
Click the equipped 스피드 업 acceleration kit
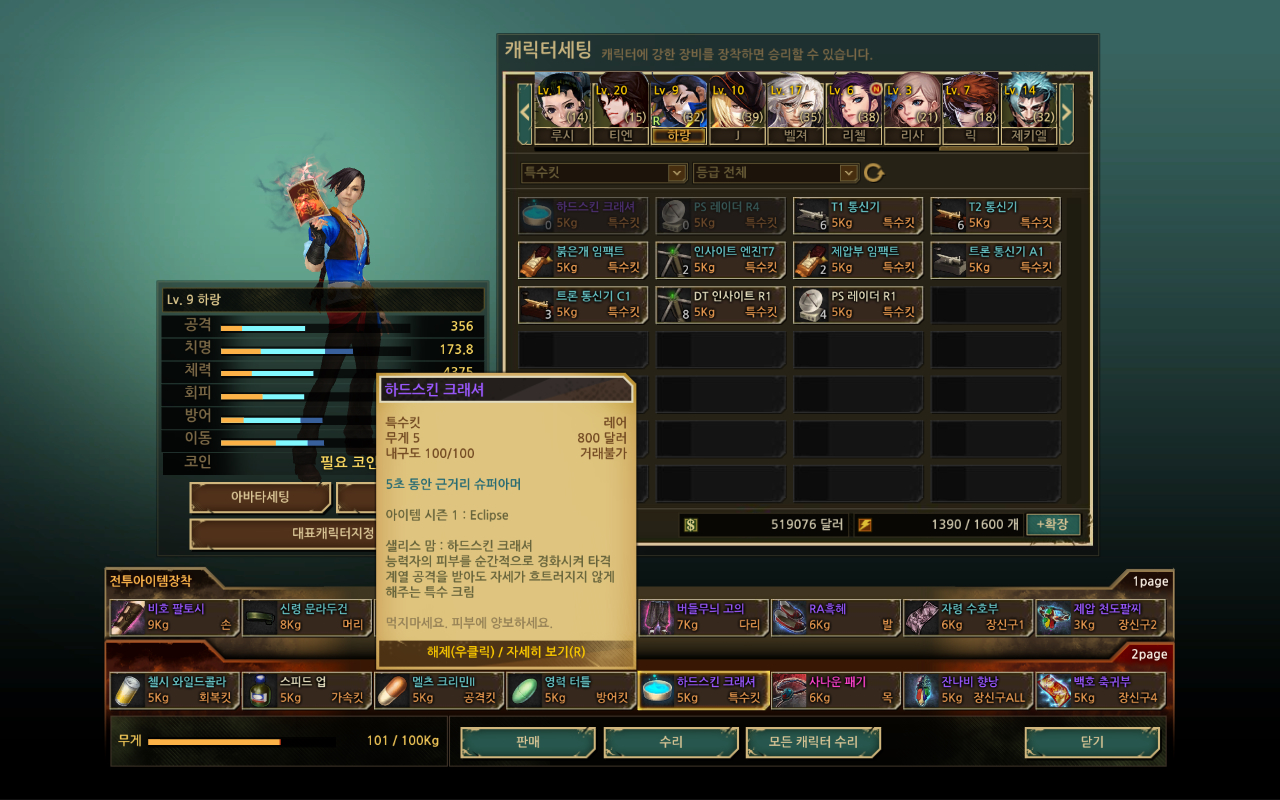306,690
